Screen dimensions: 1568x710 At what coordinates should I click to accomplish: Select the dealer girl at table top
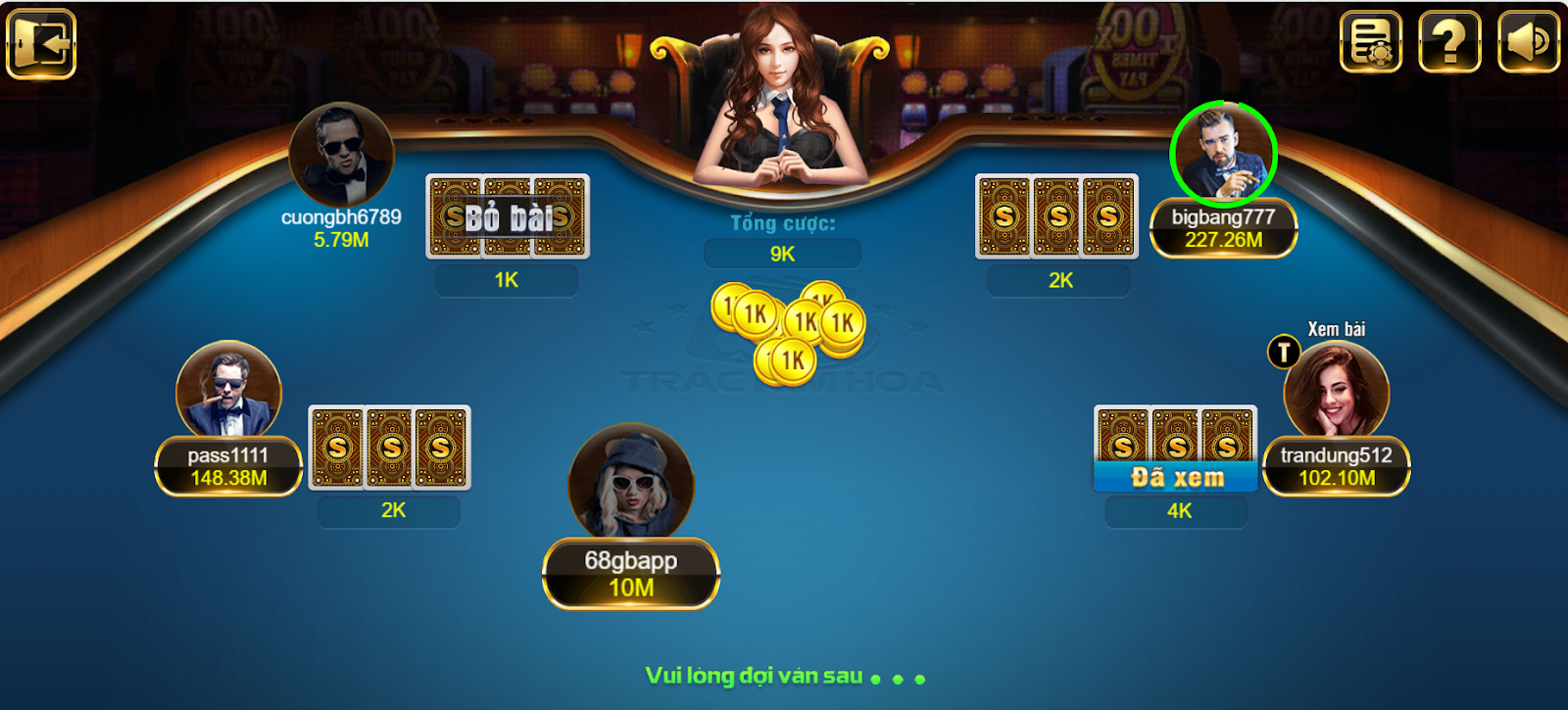[x=779, y=98]
